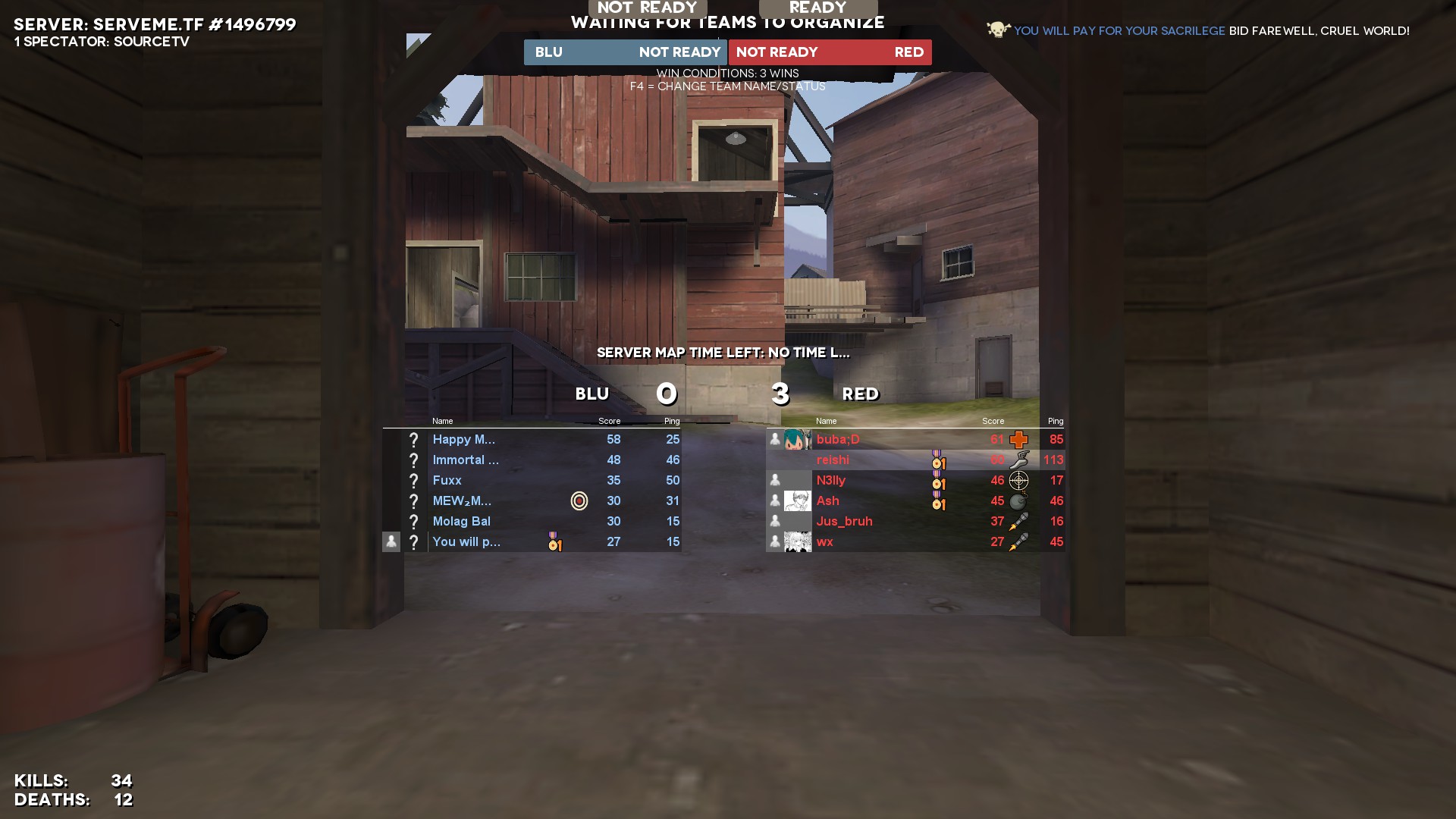Select the N3lly player row
The image size is (1456, 819).
[x=831, y=481]
